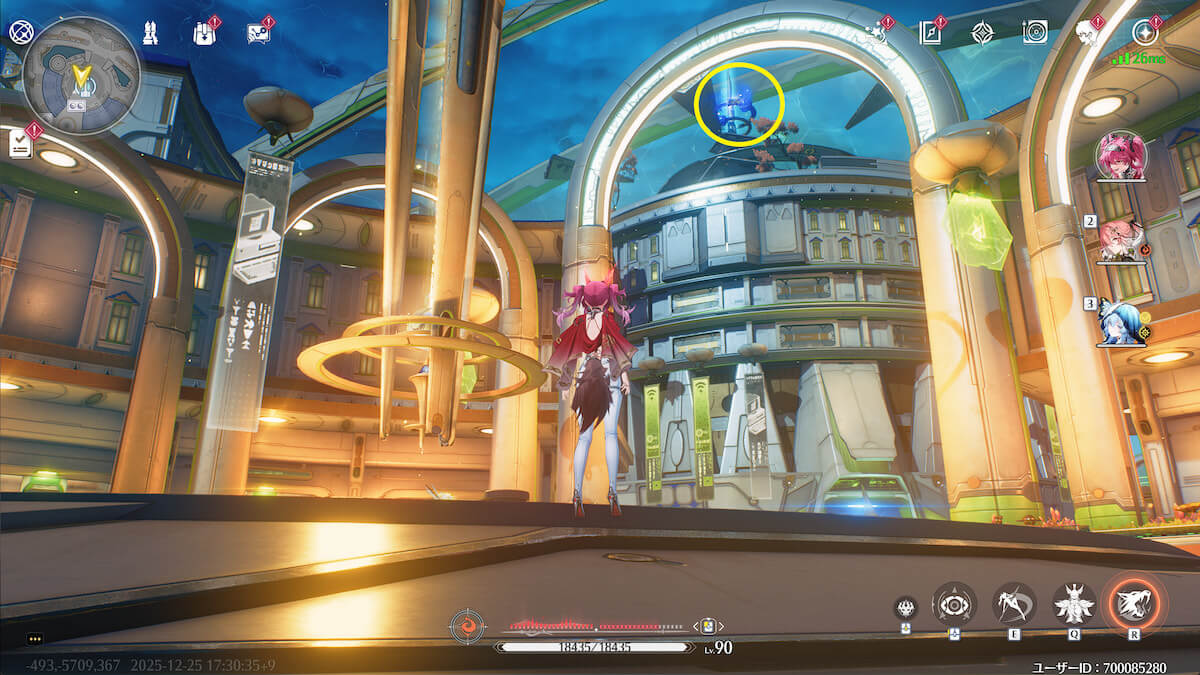Click the globe icon beside the minimap
The height and width of the screenshot is (675, 1200).
20,32
